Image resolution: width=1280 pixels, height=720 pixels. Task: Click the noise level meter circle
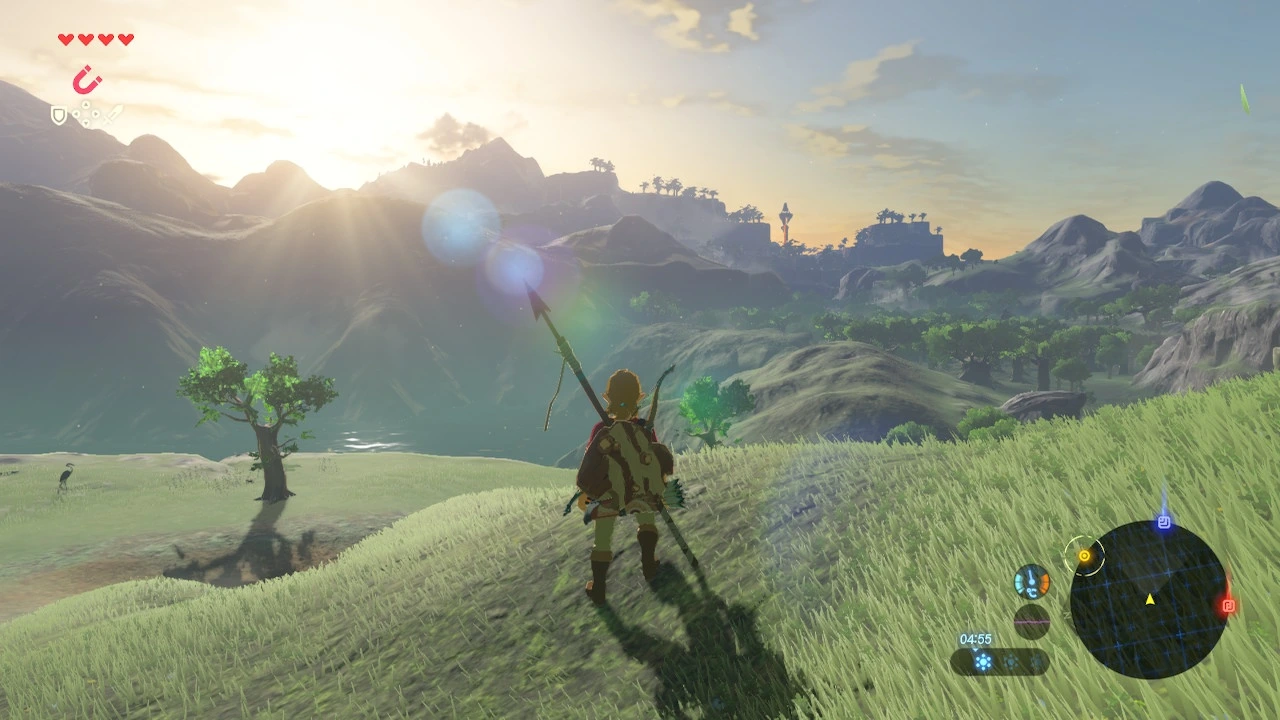[x=1032, y=621]
